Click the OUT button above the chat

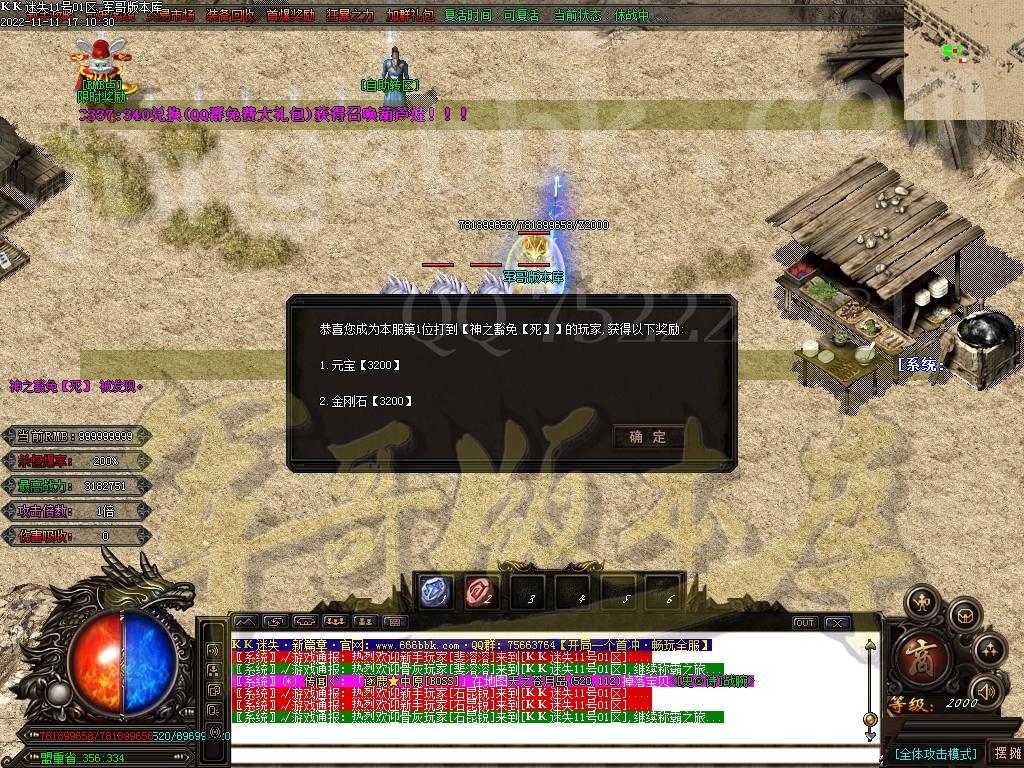click(x=805, y=623)
